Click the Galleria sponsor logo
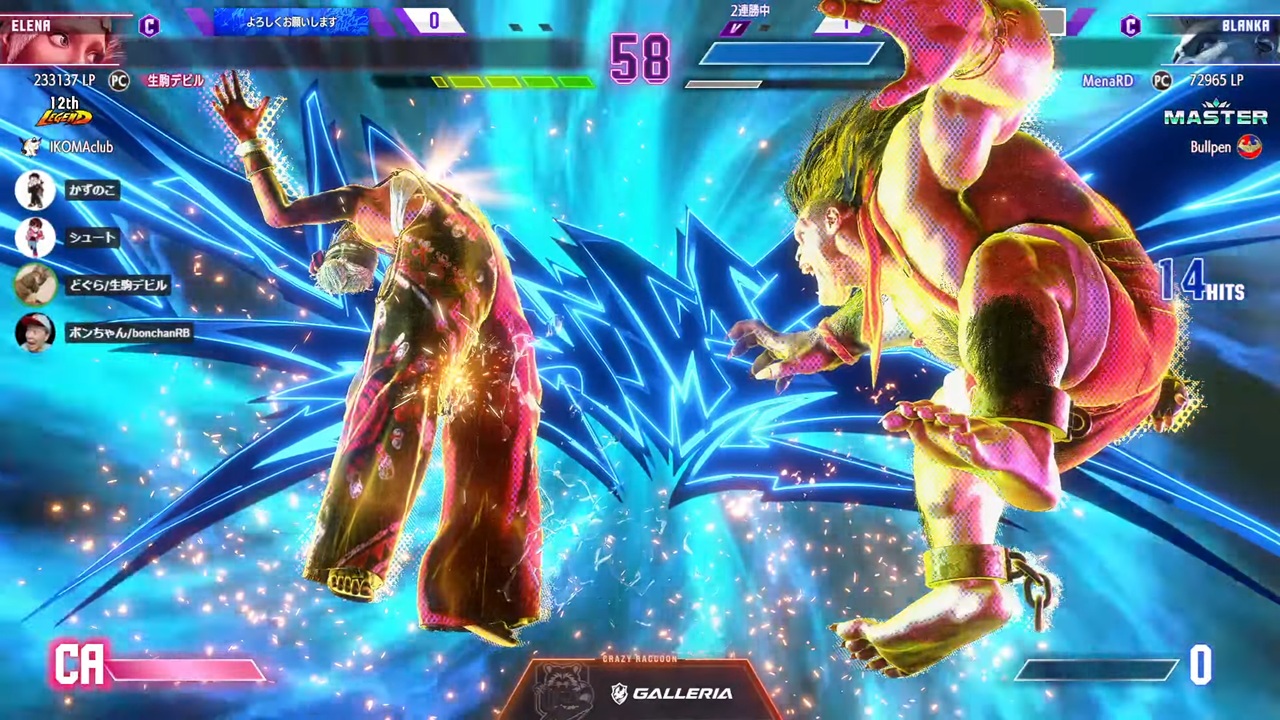The height and width of the screenshot is (720, 1280). [x=671, y=693]
